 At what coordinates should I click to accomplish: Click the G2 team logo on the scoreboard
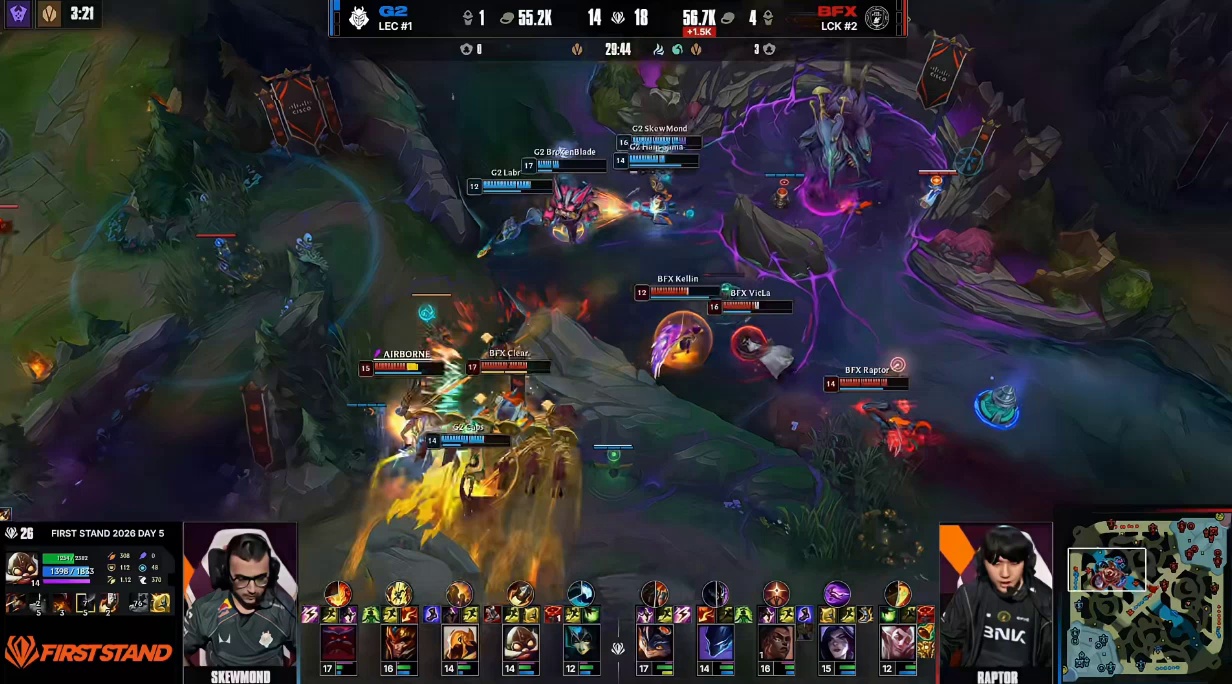coord(358,18)
